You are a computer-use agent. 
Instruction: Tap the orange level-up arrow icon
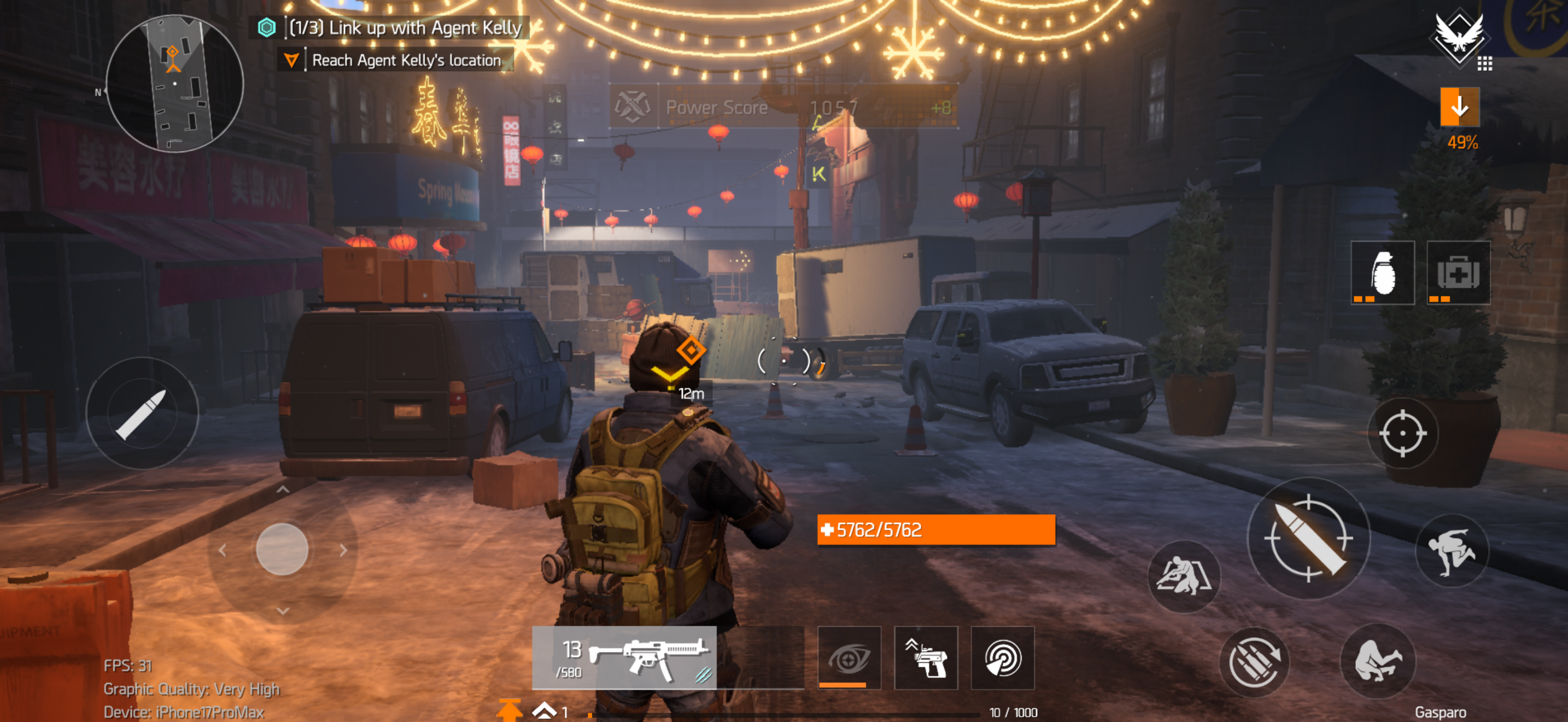(509, 710)
